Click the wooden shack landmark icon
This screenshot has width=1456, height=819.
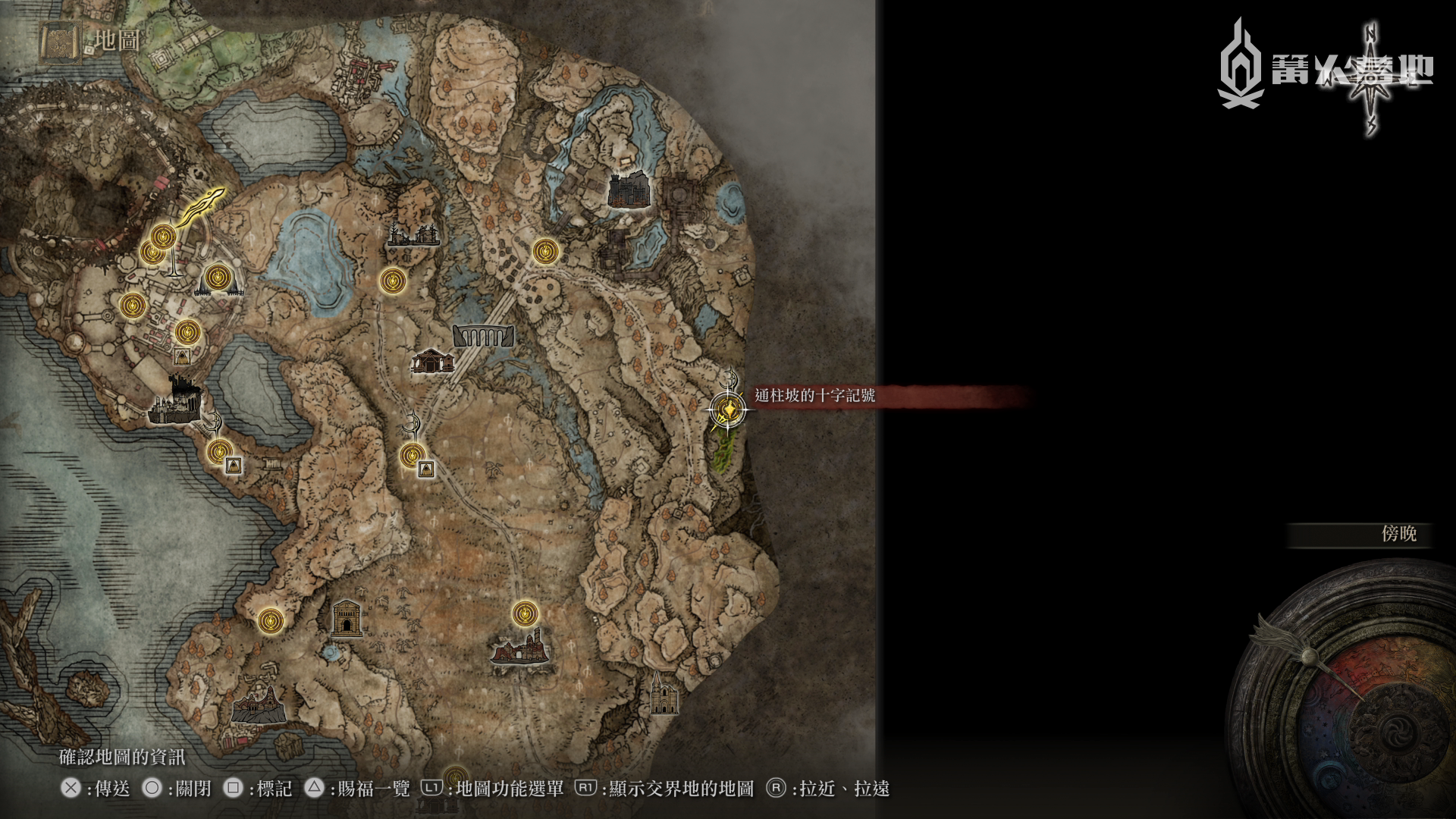click(431, 361)
